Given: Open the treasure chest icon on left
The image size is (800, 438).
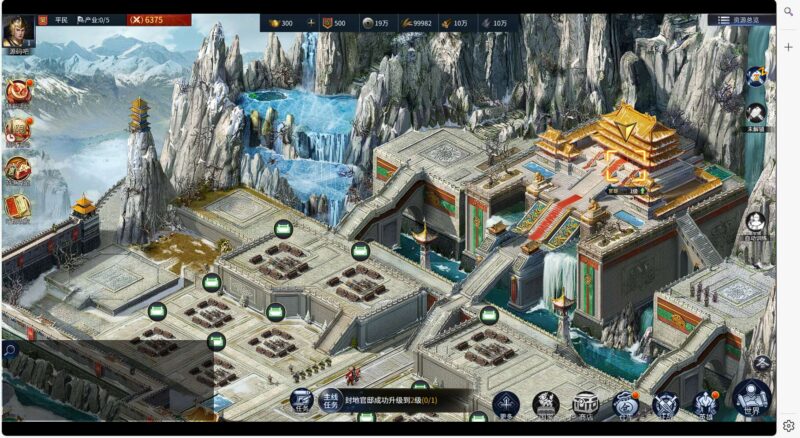Looking at the screenshot, I should coord(17,168).
